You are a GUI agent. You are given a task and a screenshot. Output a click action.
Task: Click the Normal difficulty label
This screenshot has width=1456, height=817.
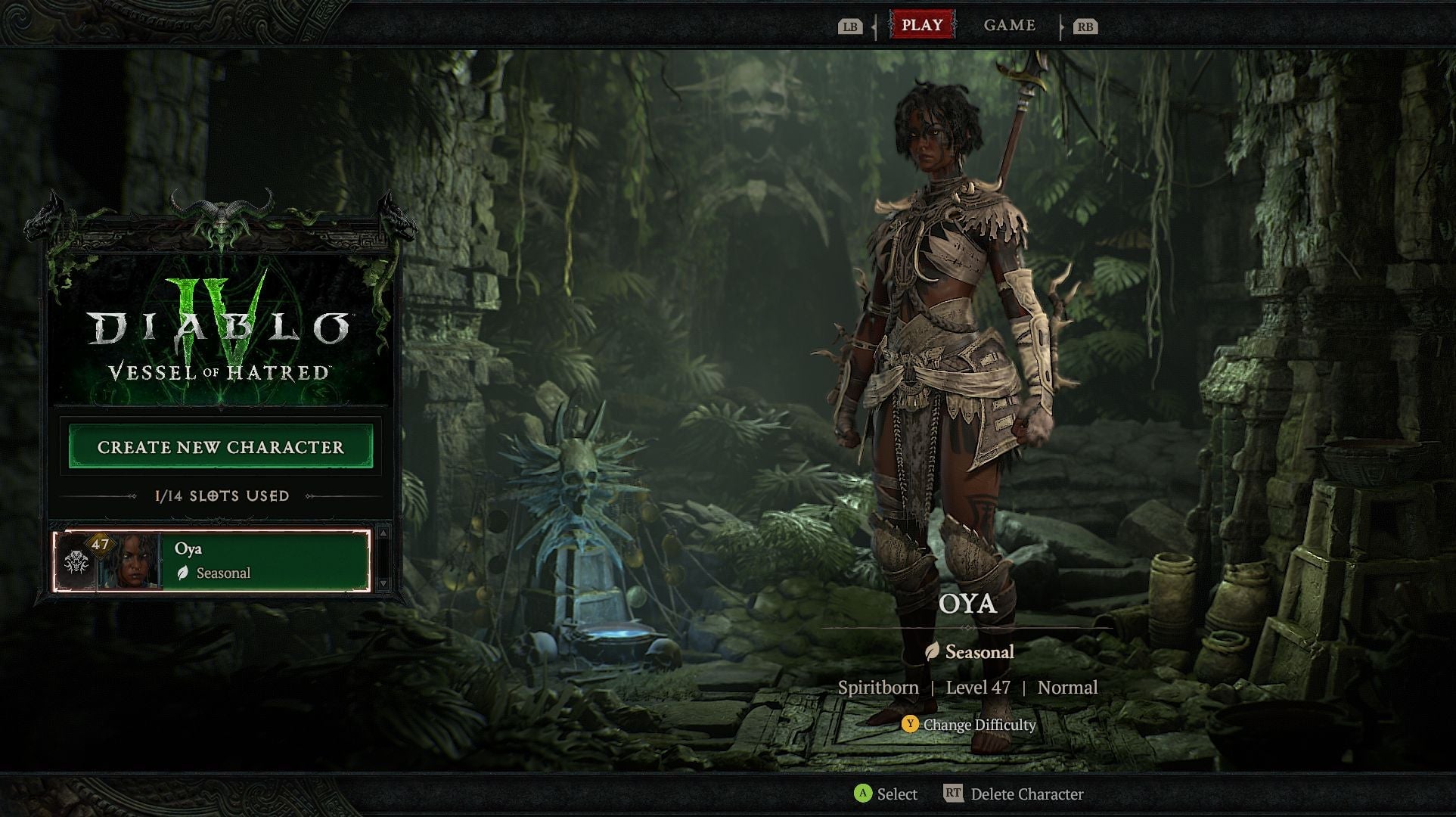click(x=1067, y=687)
